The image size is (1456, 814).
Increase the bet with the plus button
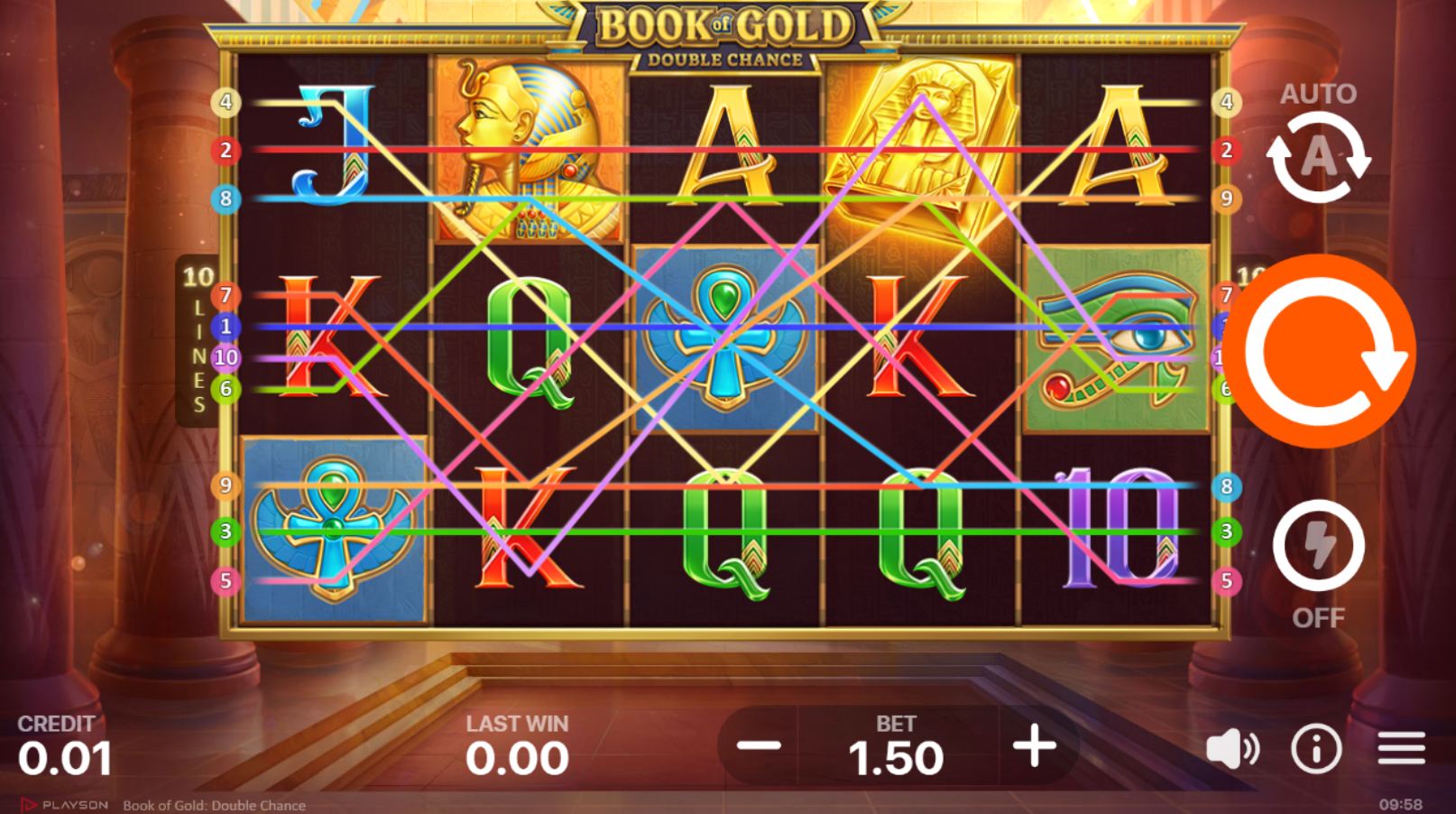click(1034, 746)
